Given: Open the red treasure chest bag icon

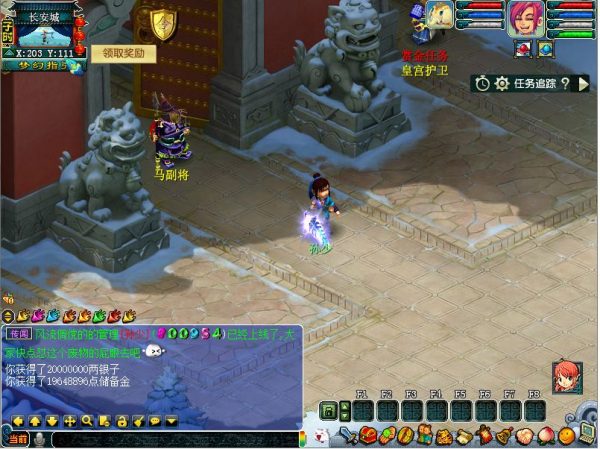Looking at the screenshot, I should pyautogui.click(x=367, y=435).
